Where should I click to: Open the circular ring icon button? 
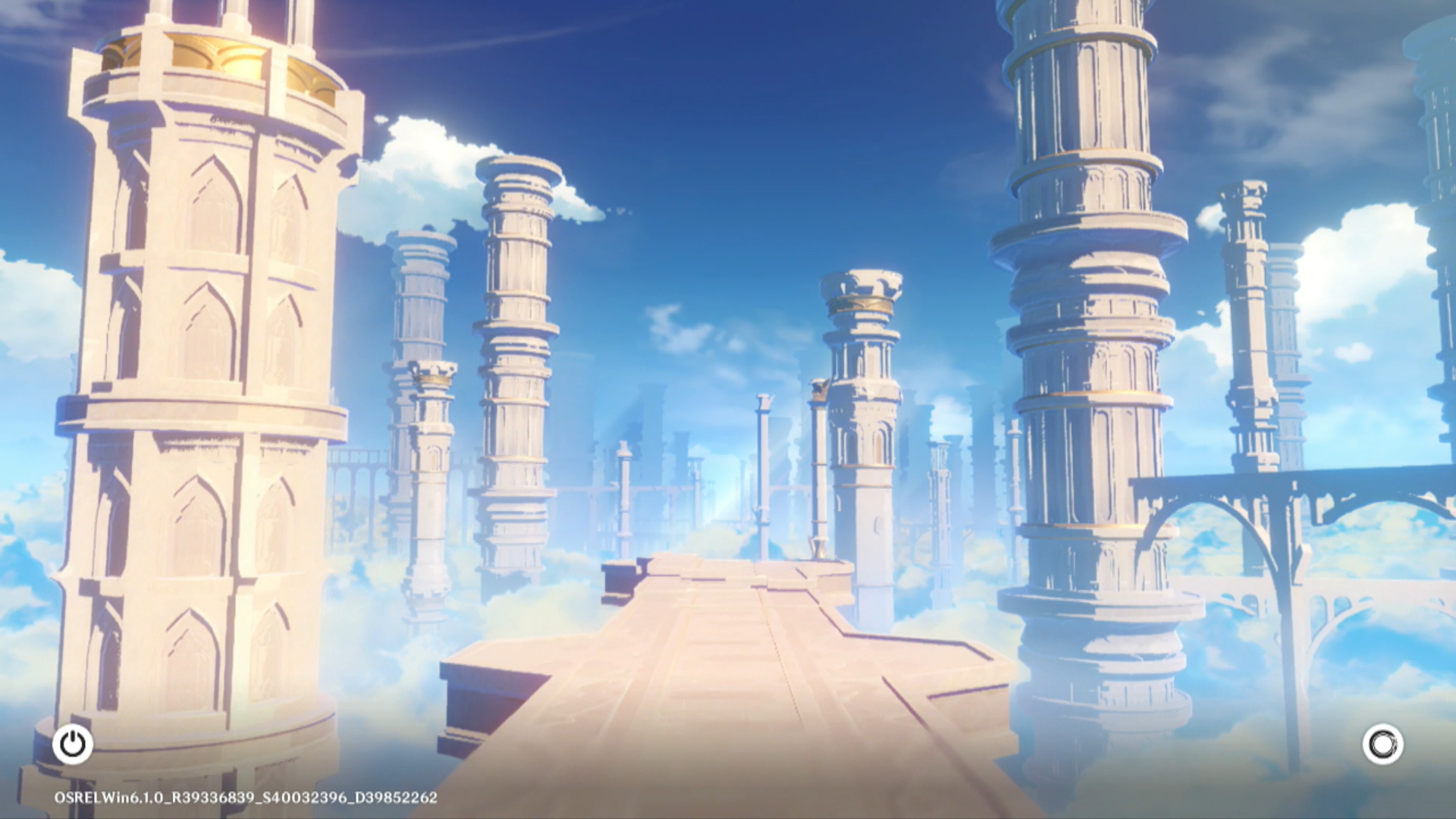coord(1382,744)
